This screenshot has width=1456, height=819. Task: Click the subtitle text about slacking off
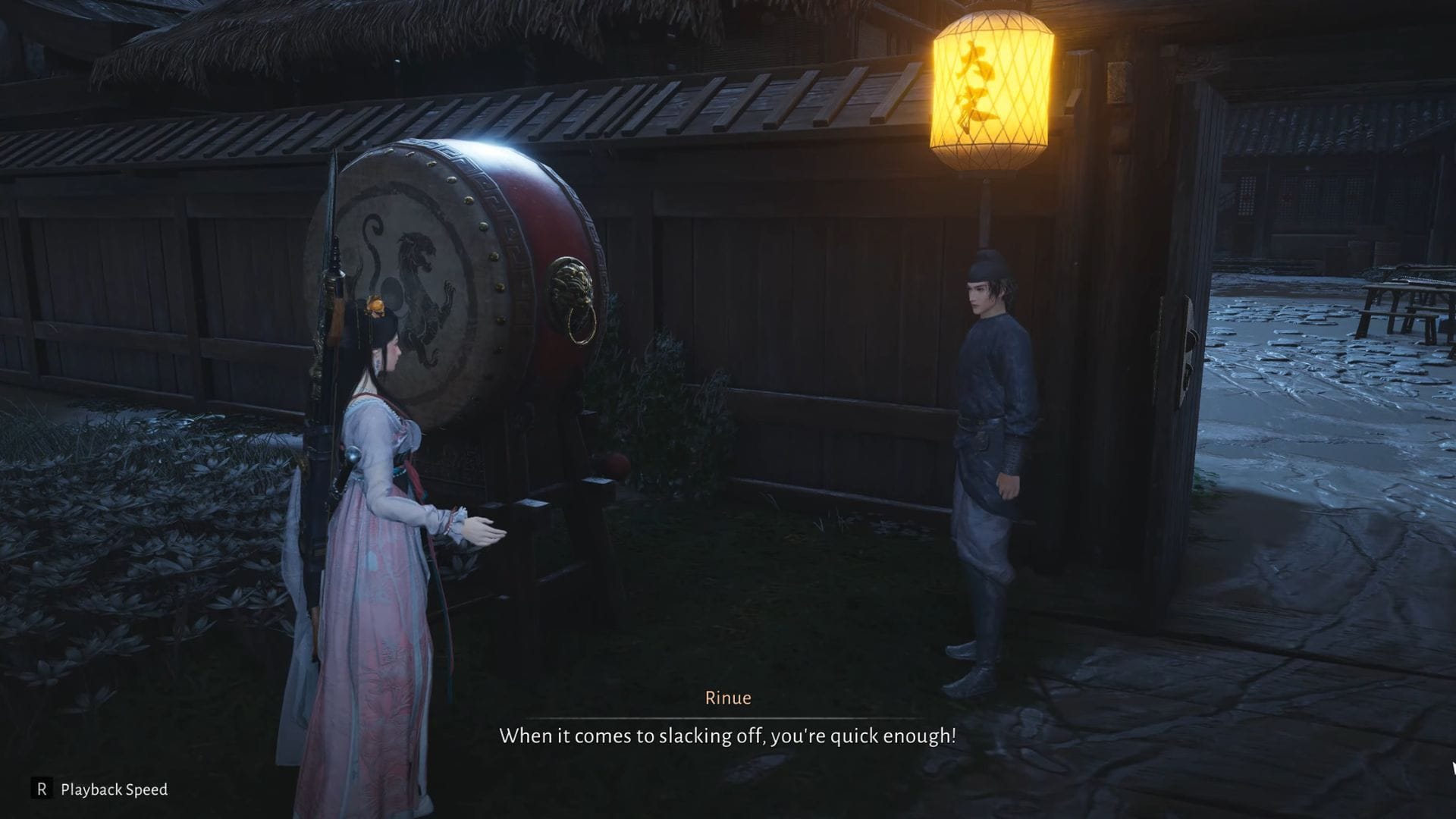(x=728, y=734)
